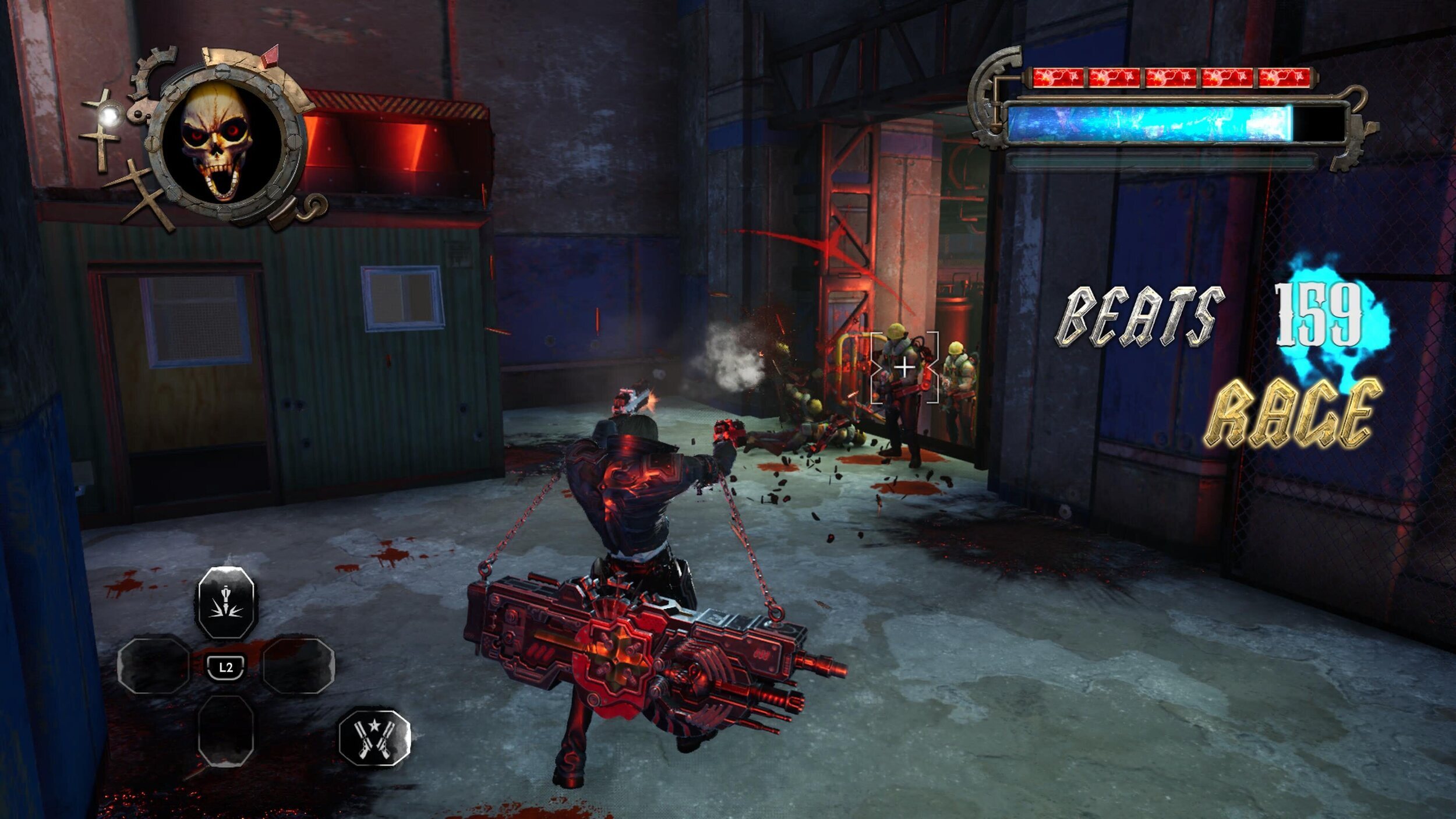Activate the crossed dual pistols icon
Viewport: 1456px width, 819px height.
coord(374,736)
